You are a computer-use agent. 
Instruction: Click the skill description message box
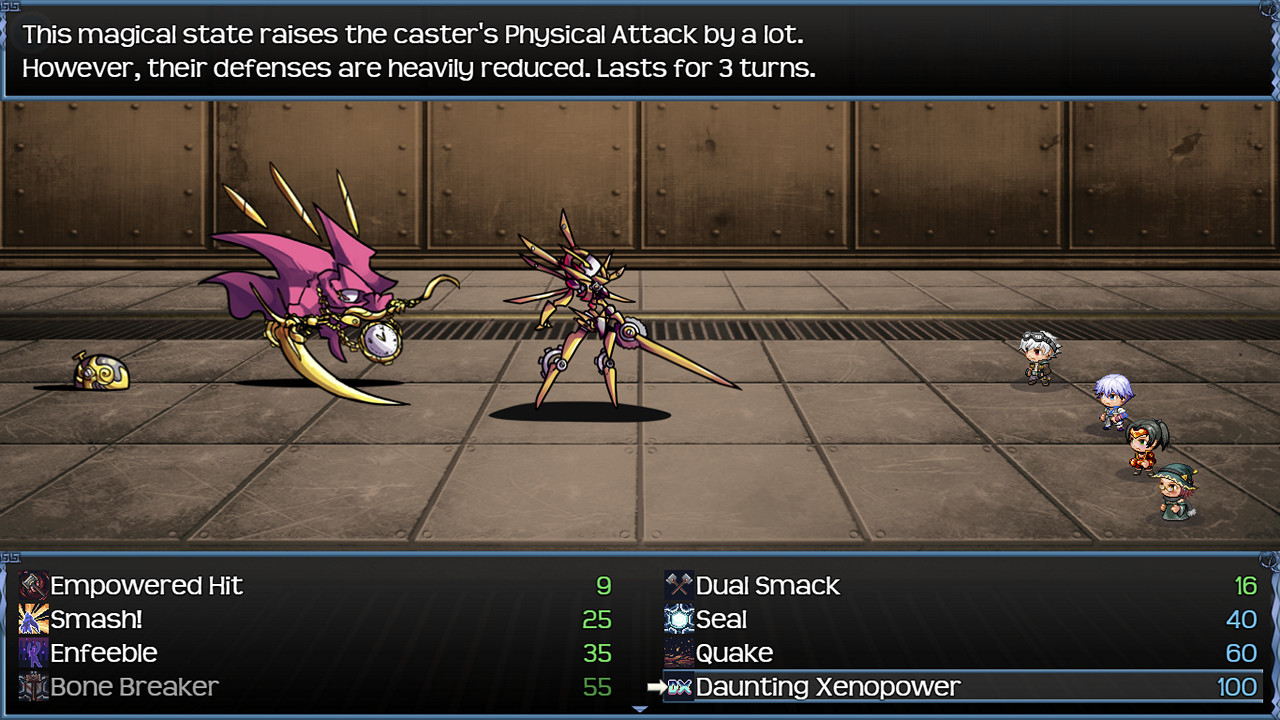[640, 48]
